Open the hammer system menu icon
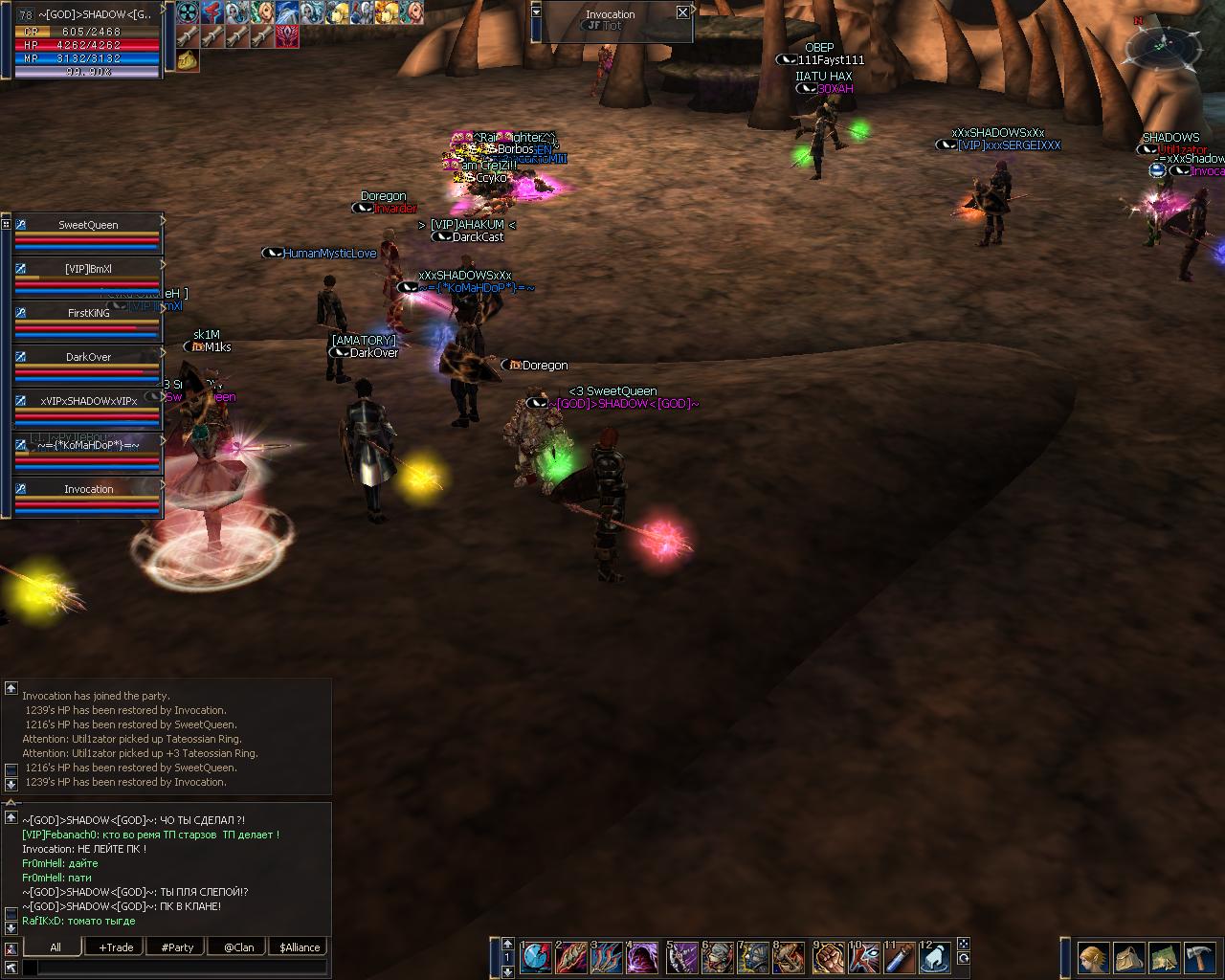Viewport: 1225px width, 980px height. (x=1200, y=957)
